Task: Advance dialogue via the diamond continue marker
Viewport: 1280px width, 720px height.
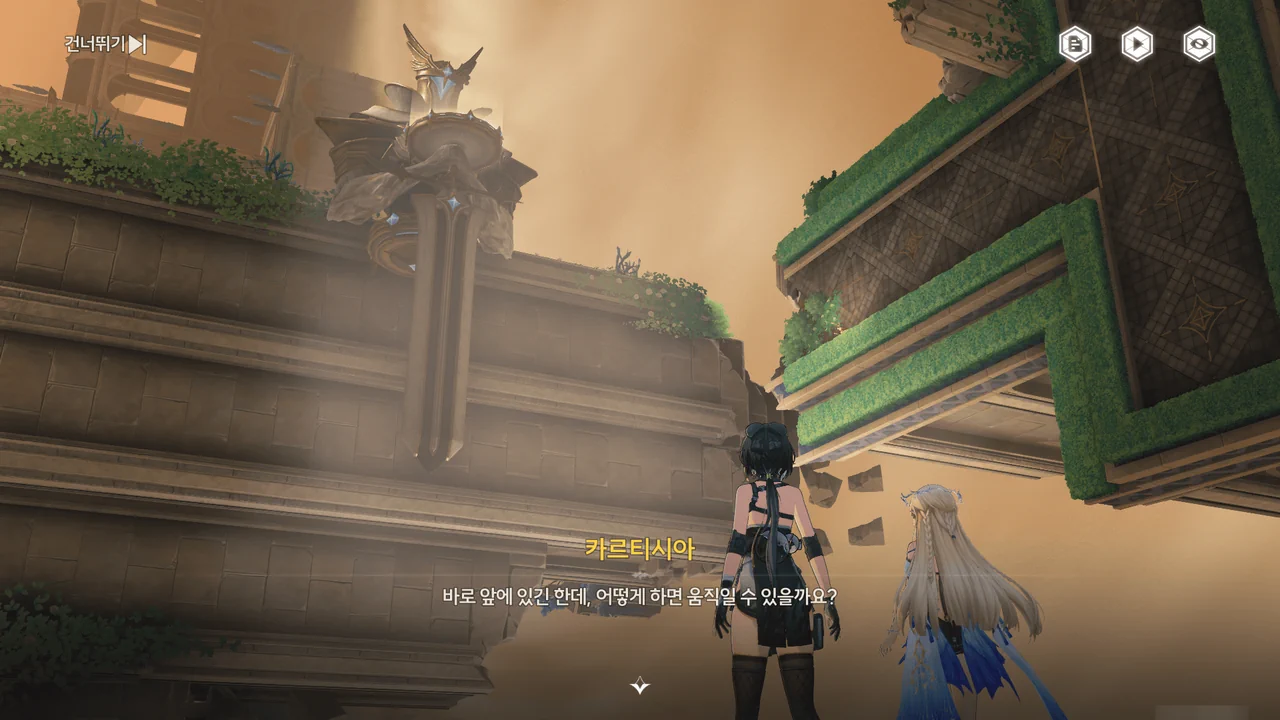Action: tap(640, 686)
